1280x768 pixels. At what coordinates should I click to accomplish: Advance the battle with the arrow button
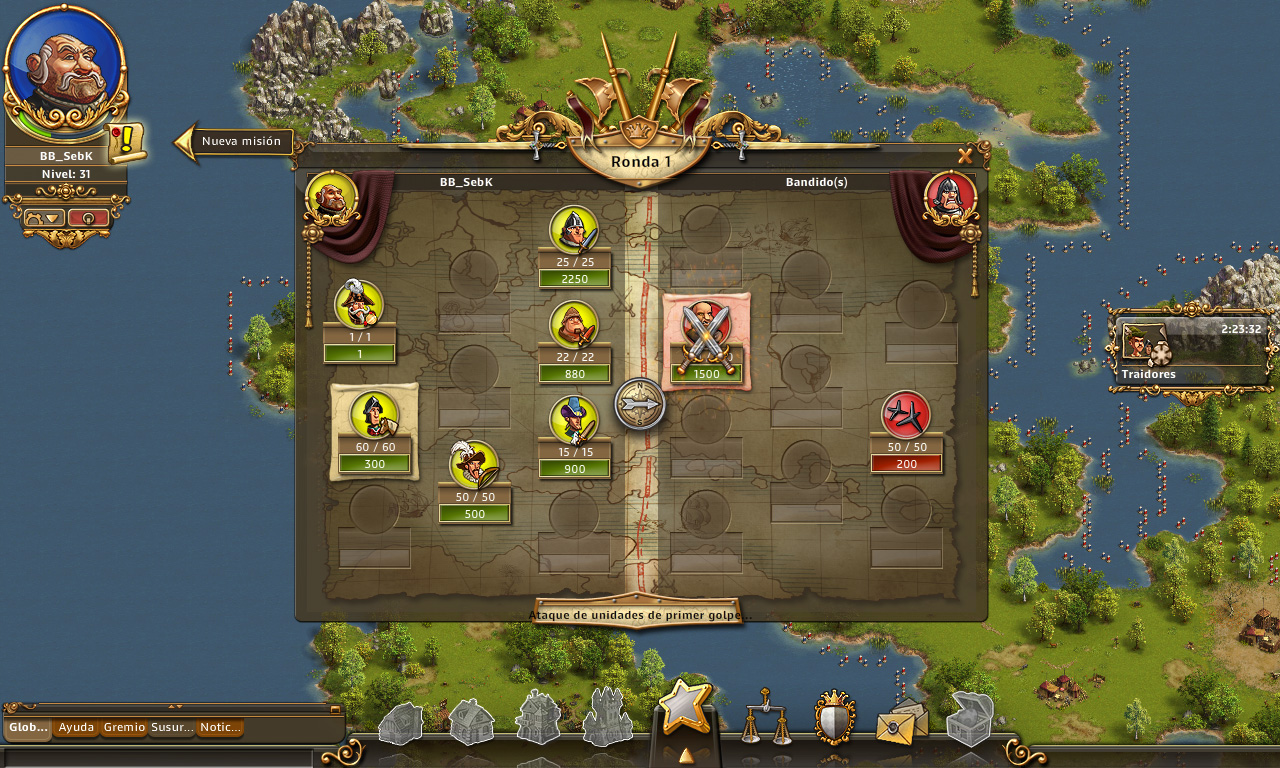pos(640,404)
